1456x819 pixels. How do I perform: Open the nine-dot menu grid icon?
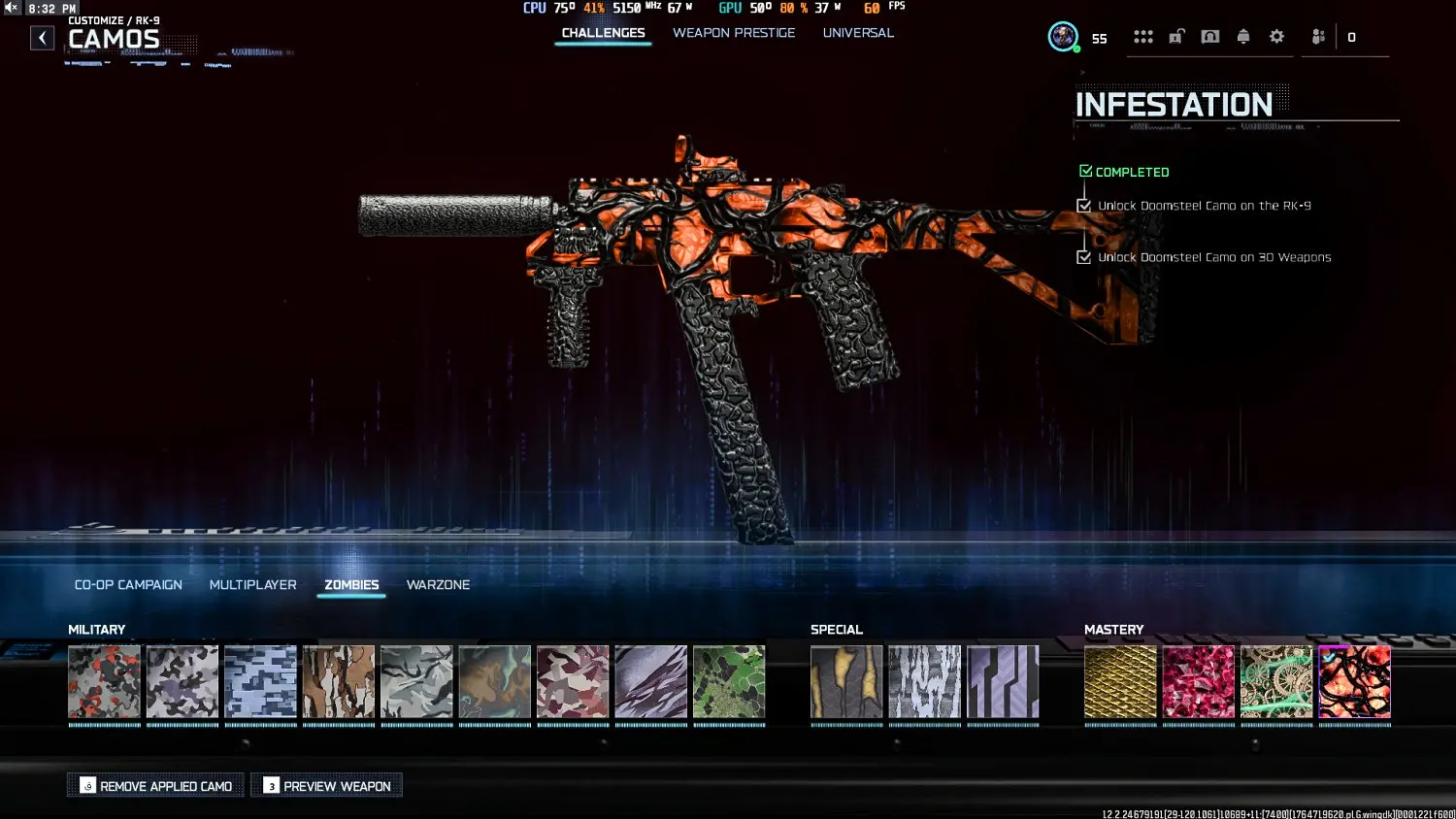(x=1143, y=36)
